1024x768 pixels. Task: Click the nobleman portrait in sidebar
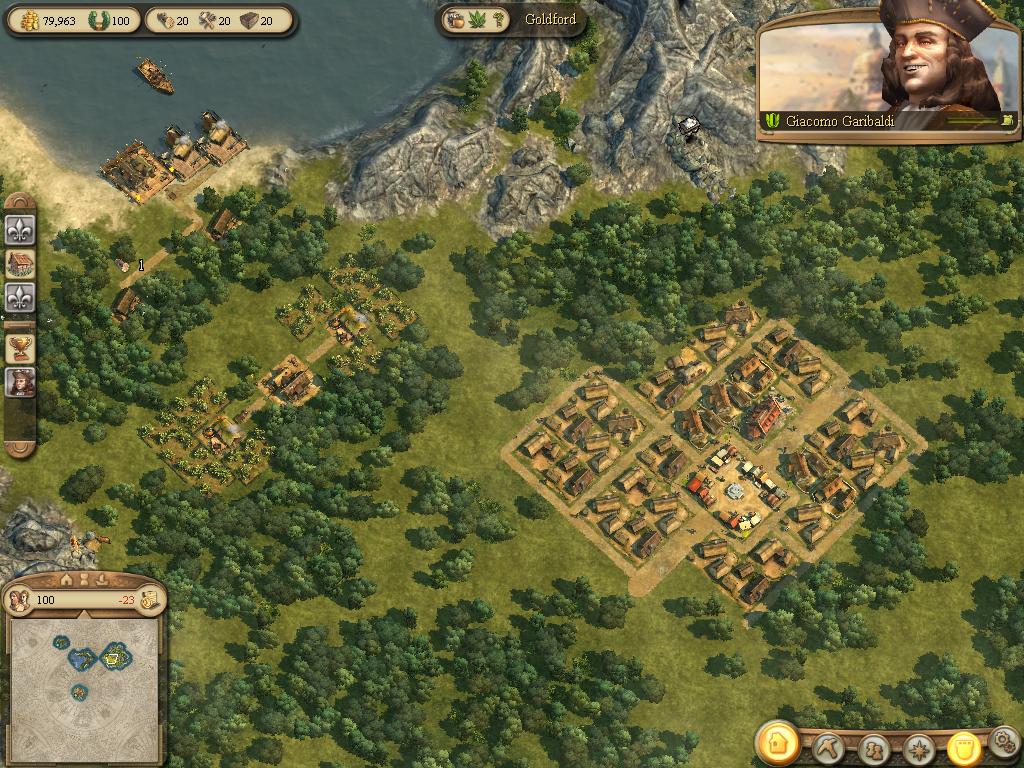[20, 382]
